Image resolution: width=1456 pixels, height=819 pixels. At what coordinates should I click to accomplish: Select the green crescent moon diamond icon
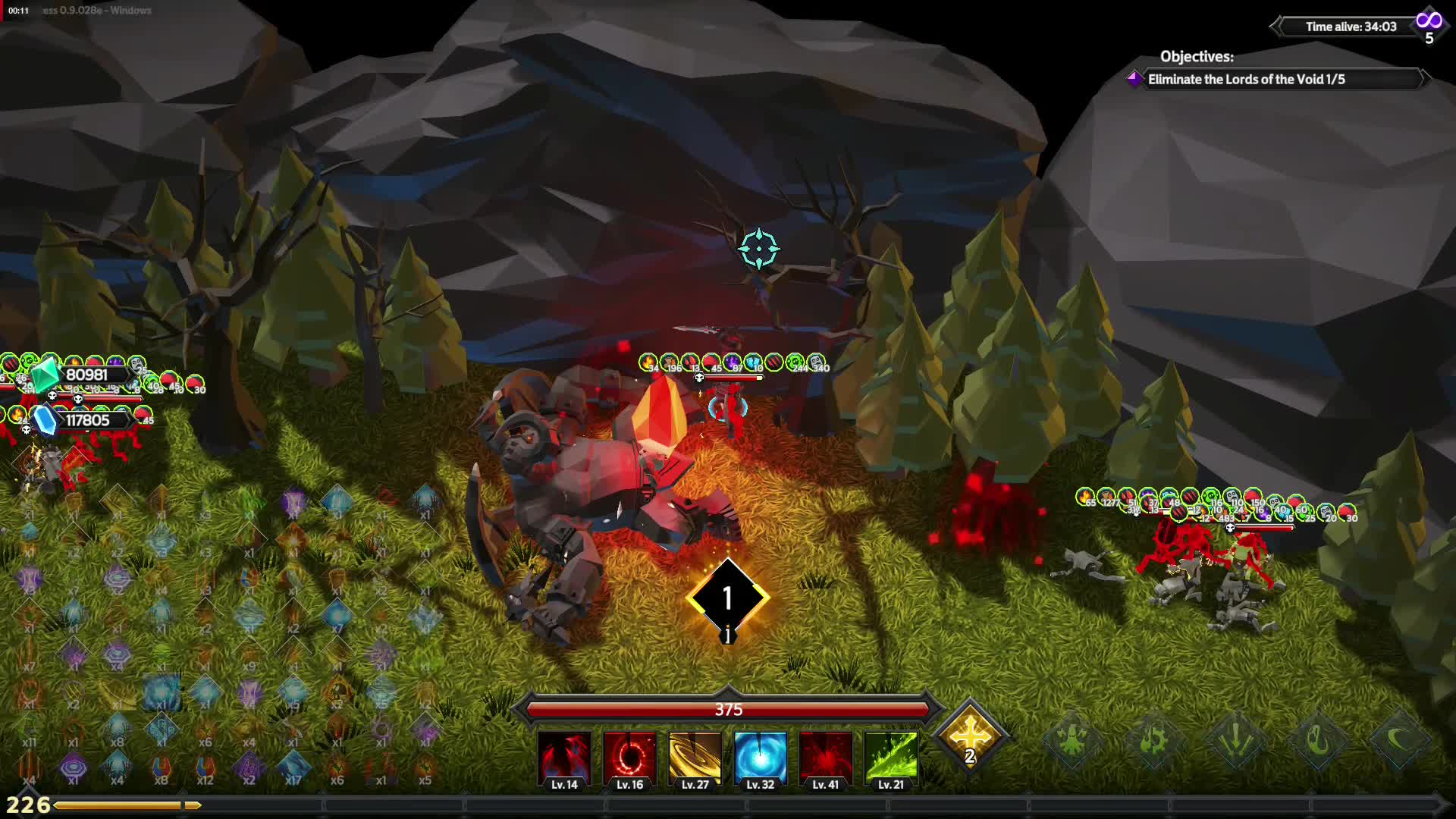(x=1399, y=739)
